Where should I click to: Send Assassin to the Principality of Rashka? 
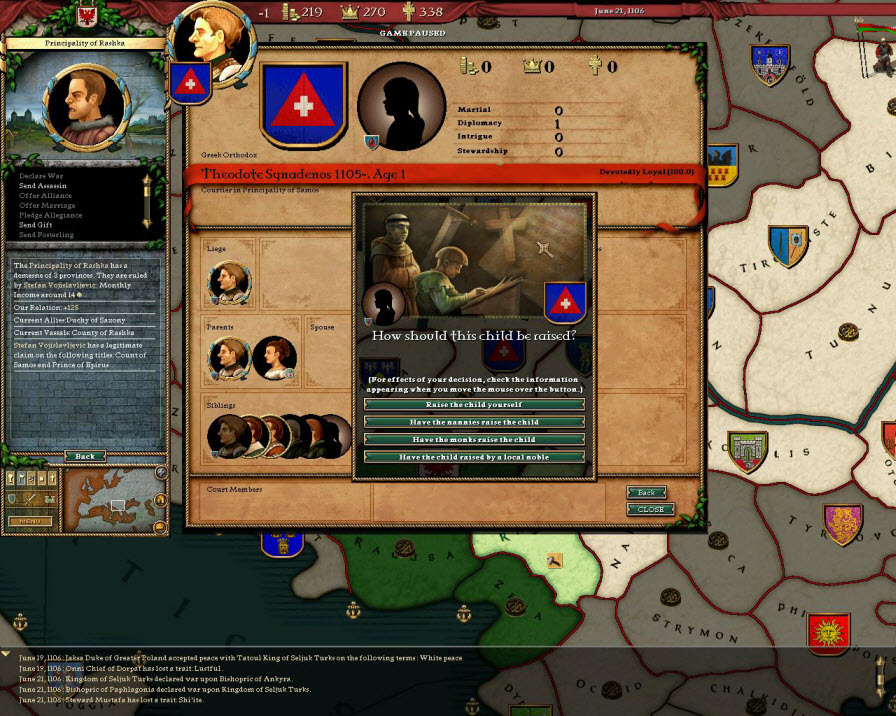(x=42, y=187)
